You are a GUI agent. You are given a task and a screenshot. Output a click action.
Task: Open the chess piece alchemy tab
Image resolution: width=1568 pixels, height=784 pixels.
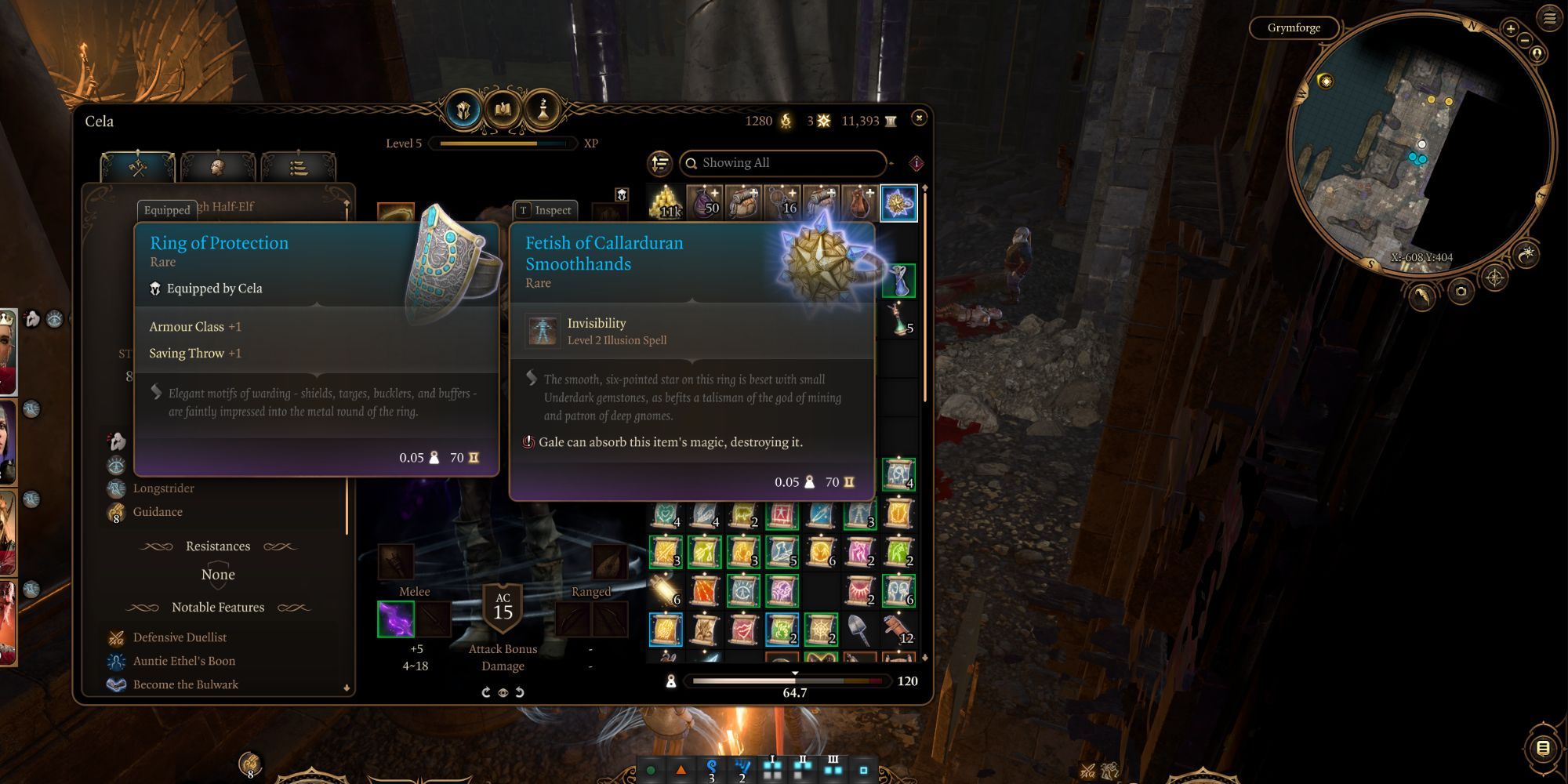coord(542,110)
